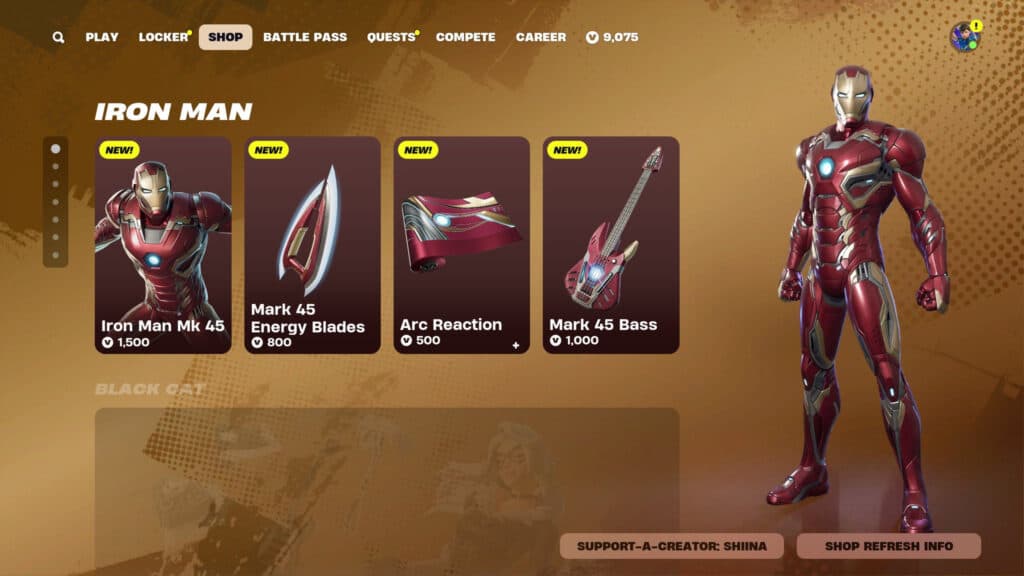
Task: View the Career tab
Action: tap(541, 37)
